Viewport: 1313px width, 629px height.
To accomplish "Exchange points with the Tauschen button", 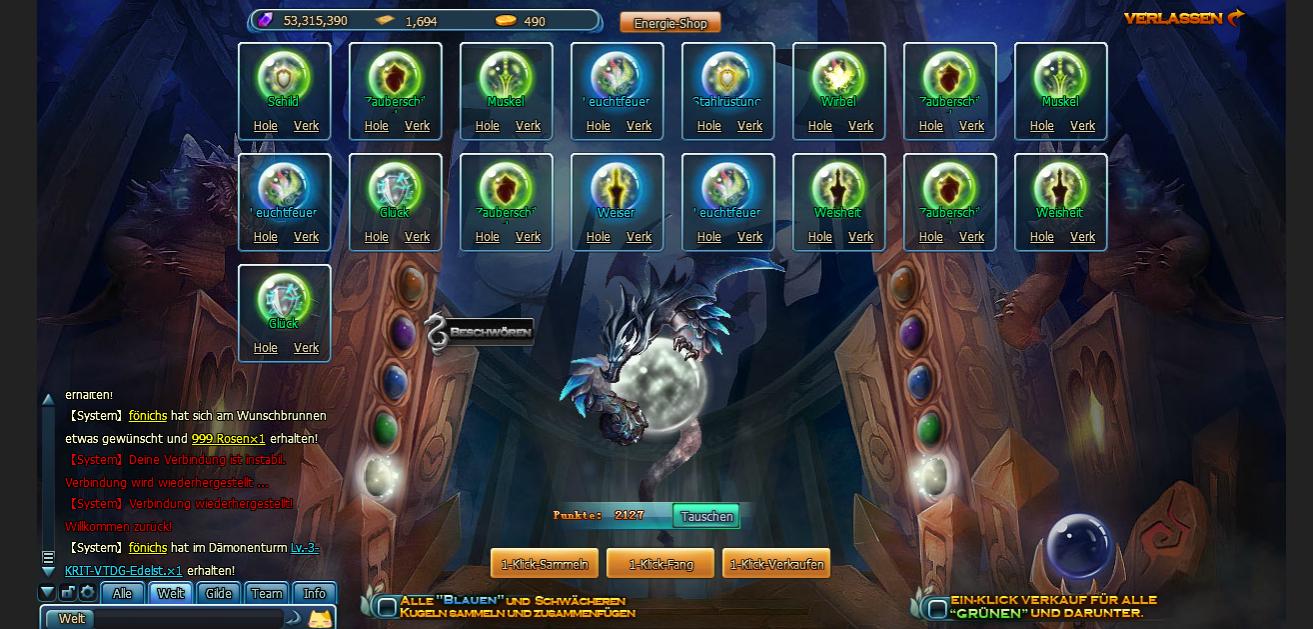I will [706, 516].
